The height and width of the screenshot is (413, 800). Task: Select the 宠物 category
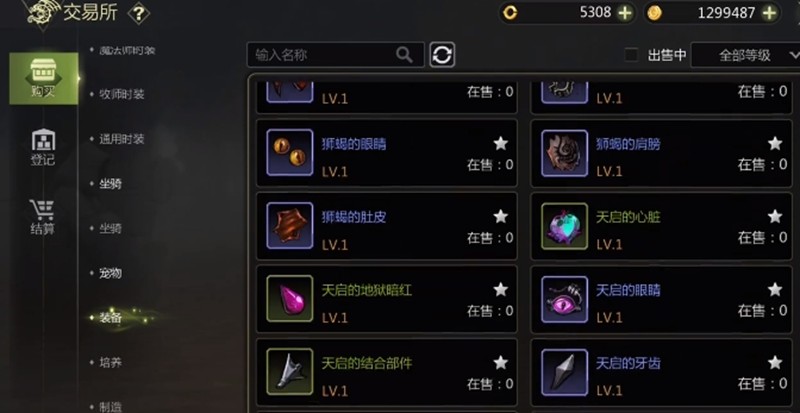point(110,273)
